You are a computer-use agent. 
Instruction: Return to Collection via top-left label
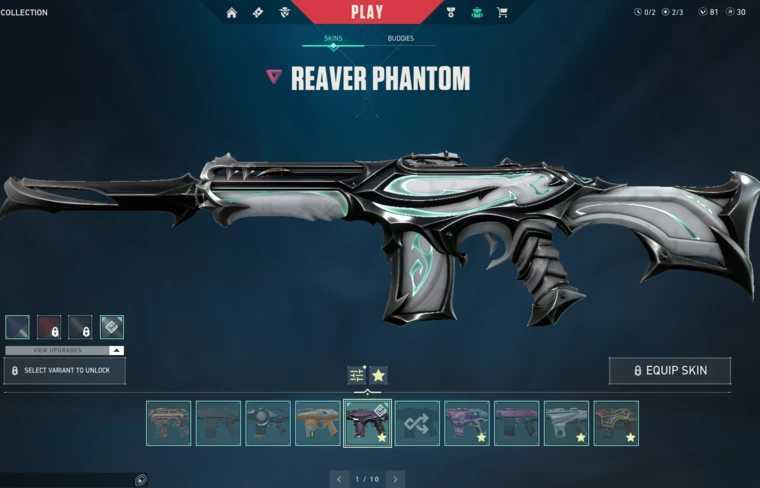click(24, 13)
